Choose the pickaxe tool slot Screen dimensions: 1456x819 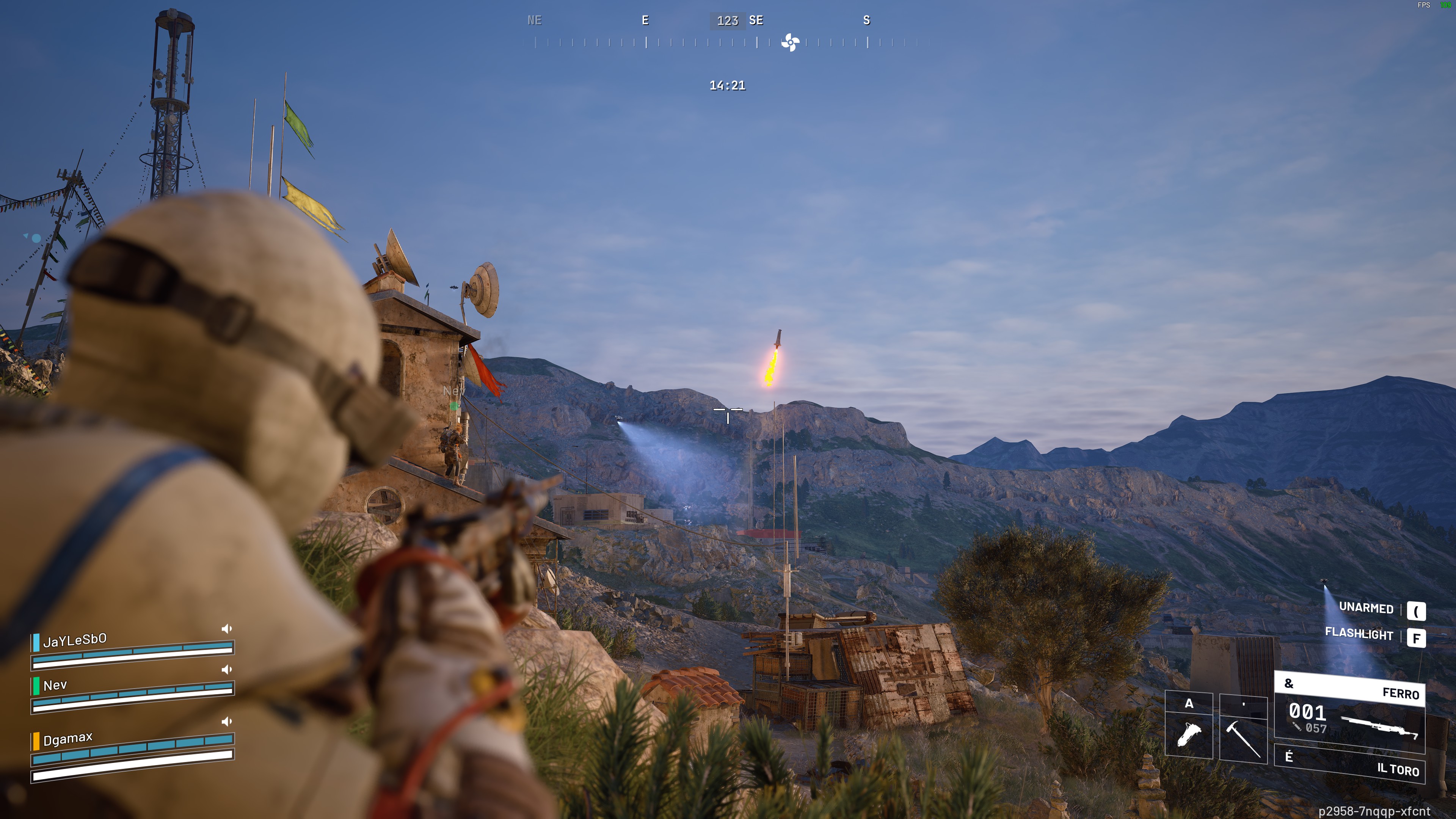(1243, 730)
